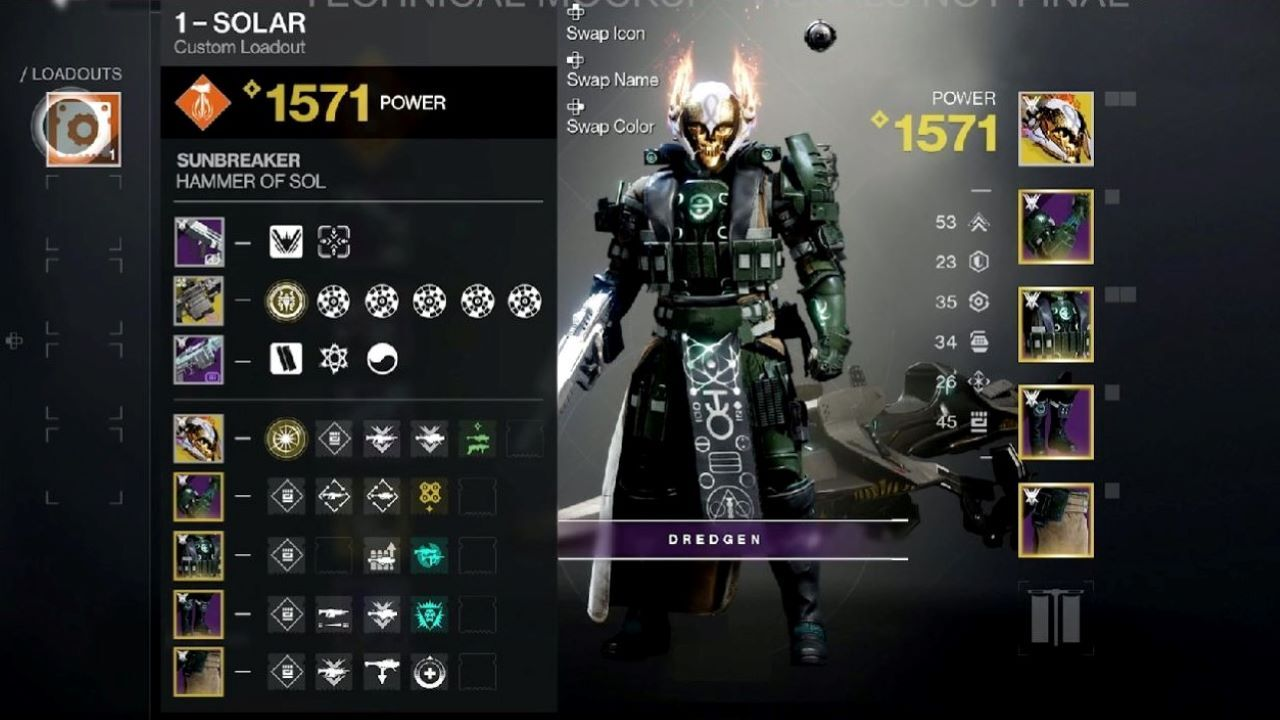
Task: Select the power weapon in loadout list
Action: 198,360
